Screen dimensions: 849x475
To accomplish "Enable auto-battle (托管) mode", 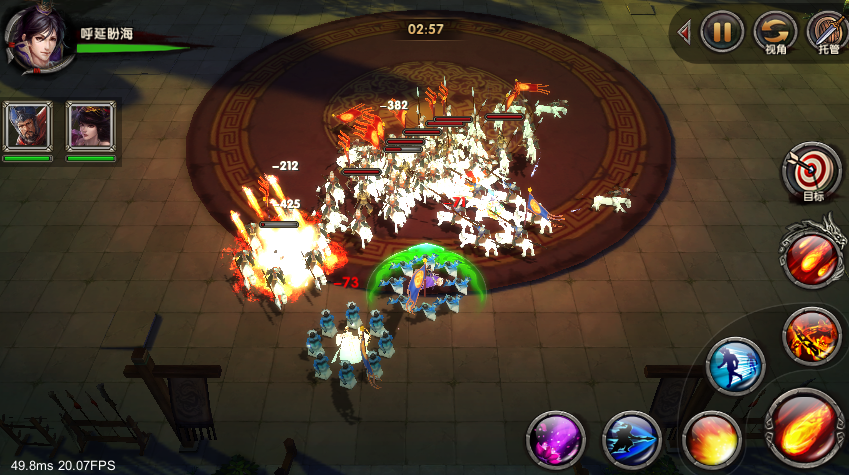I will point(827,32).
